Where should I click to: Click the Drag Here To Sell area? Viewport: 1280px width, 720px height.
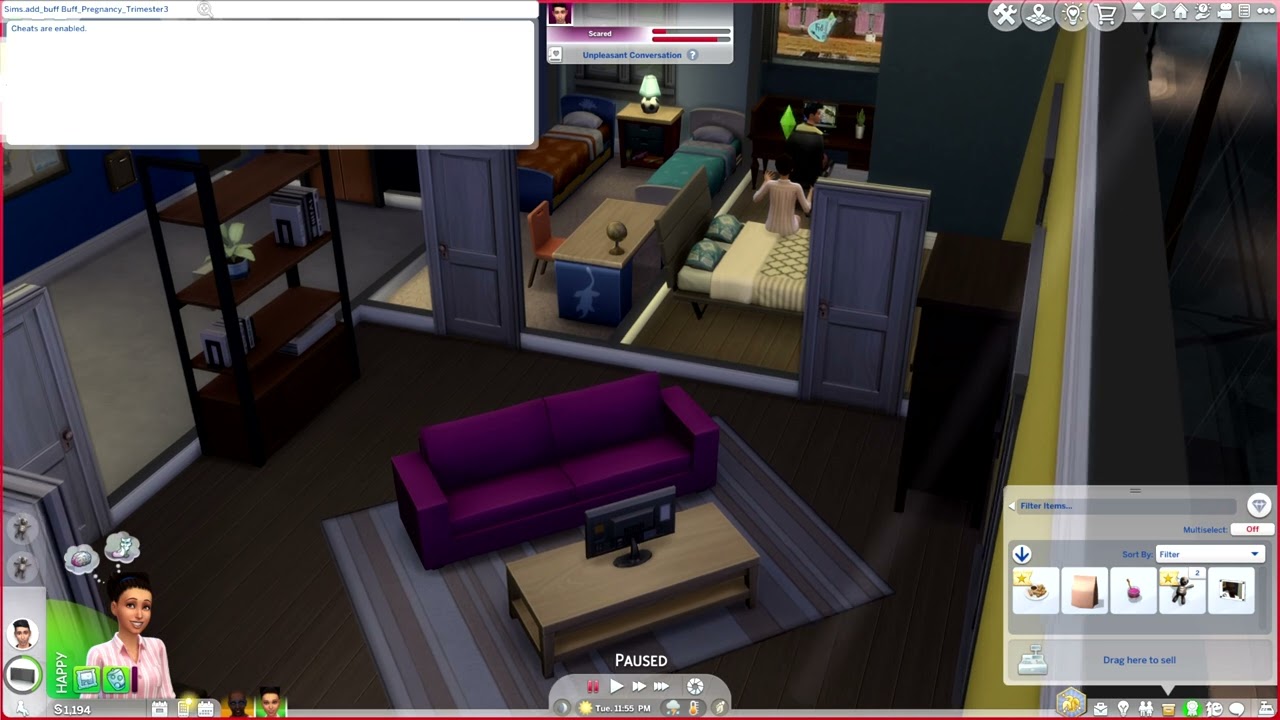(x=1140, y=660)
